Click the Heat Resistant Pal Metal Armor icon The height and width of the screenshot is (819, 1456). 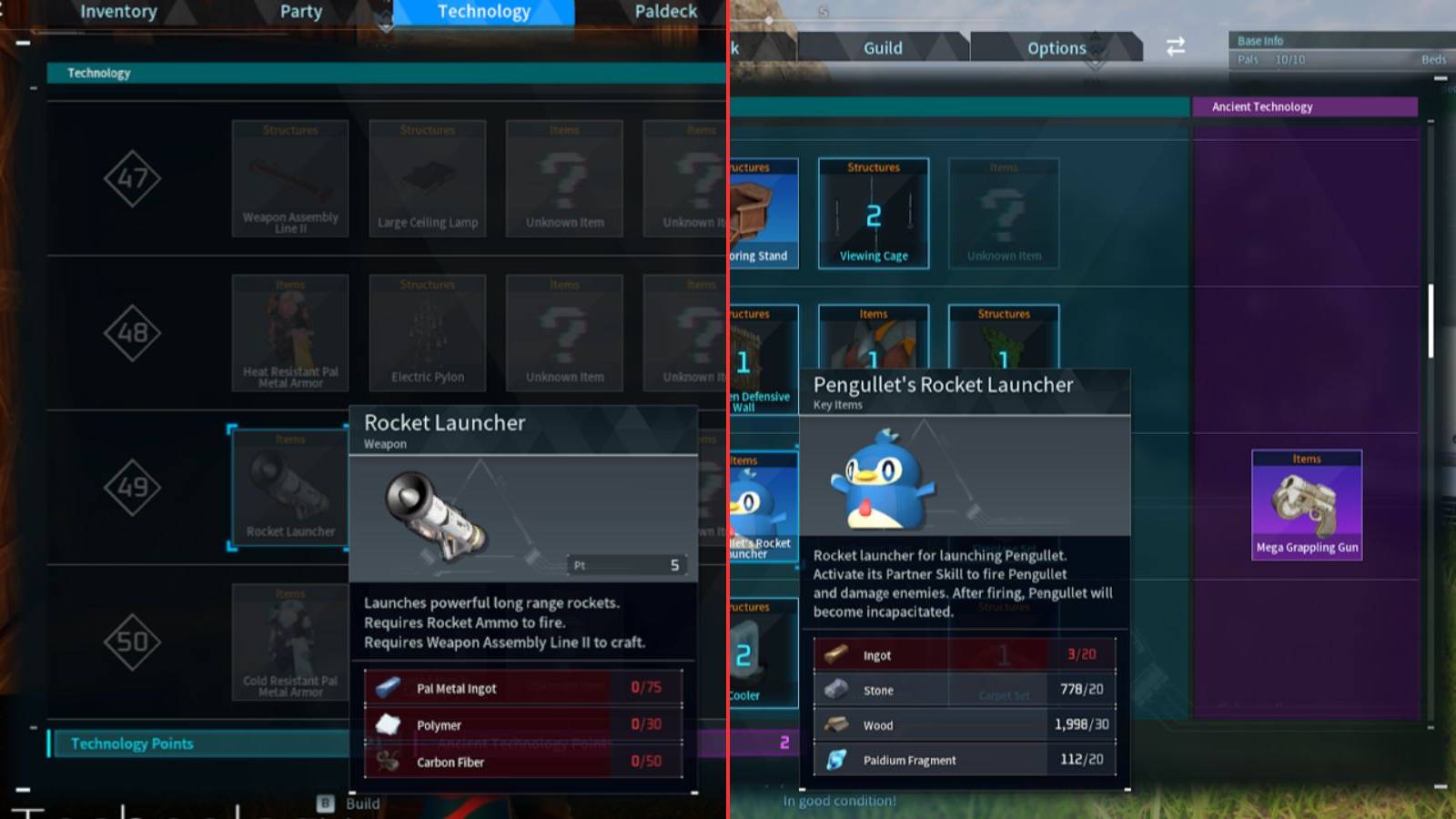289,332
